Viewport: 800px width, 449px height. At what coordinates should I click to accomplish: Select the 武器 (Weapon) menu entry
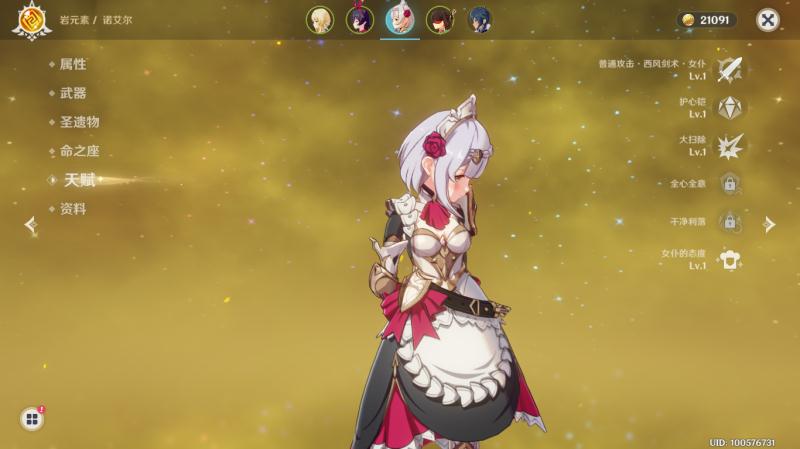(72, 93)
